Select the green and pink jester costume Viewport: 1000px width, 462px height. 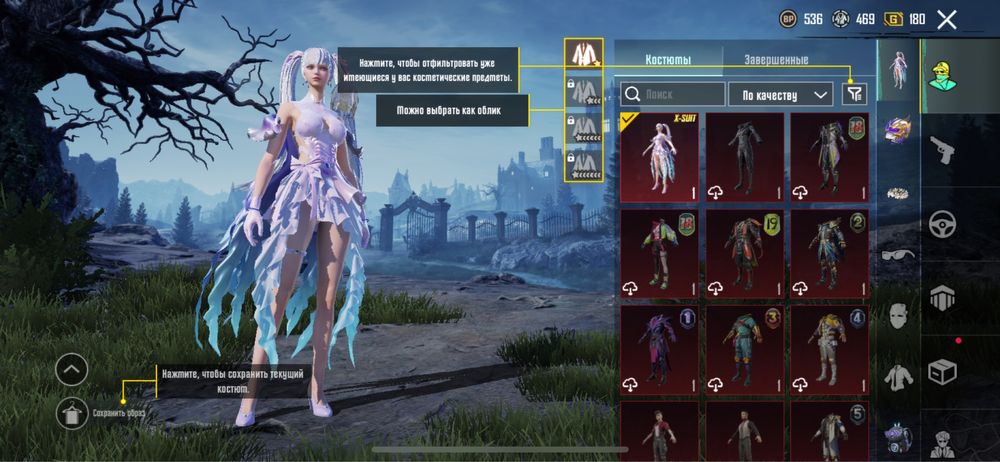[x=660, y=253]
